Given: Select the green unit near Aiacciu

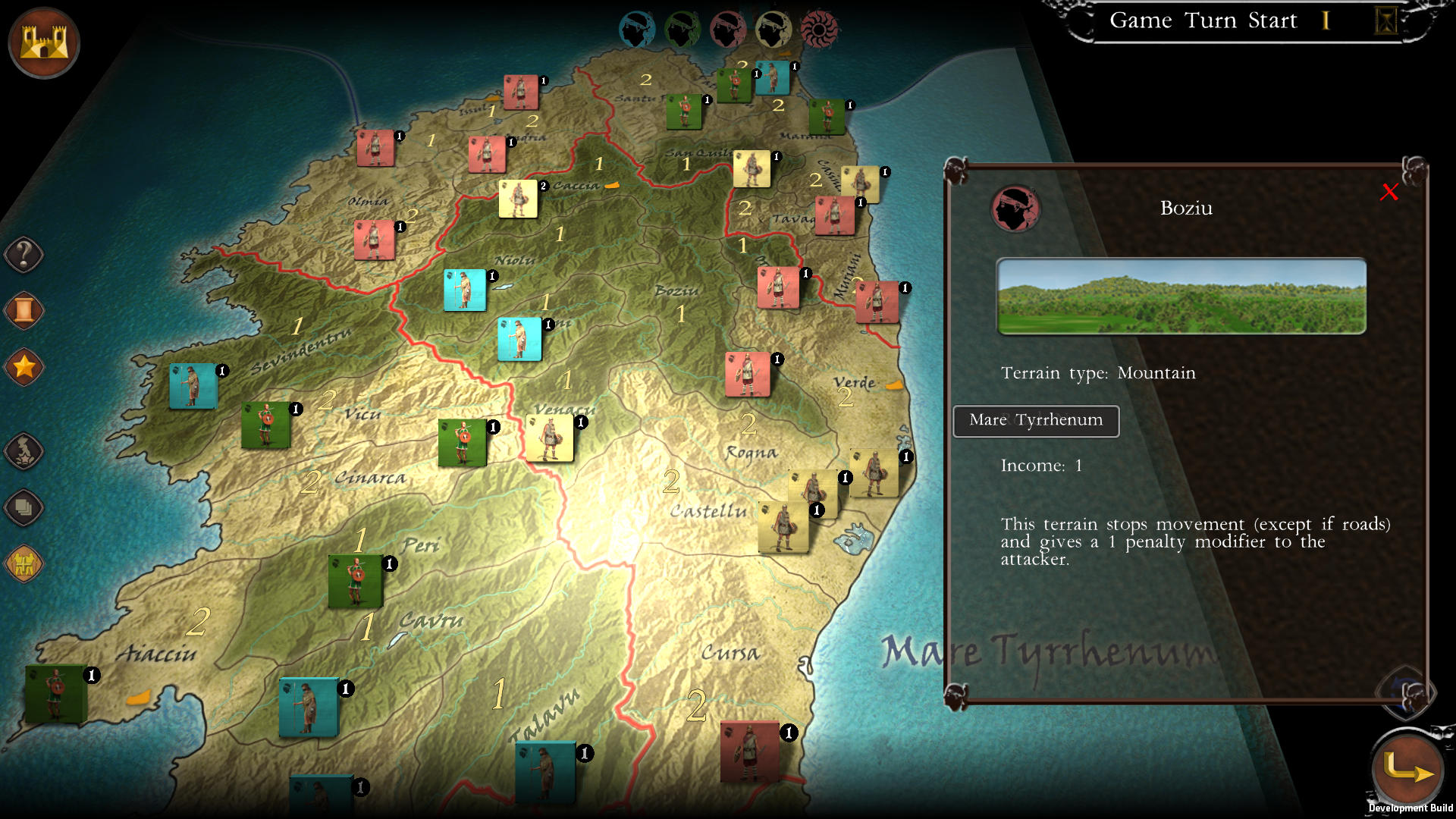Looking at the screenshot, I should point(55,694).
